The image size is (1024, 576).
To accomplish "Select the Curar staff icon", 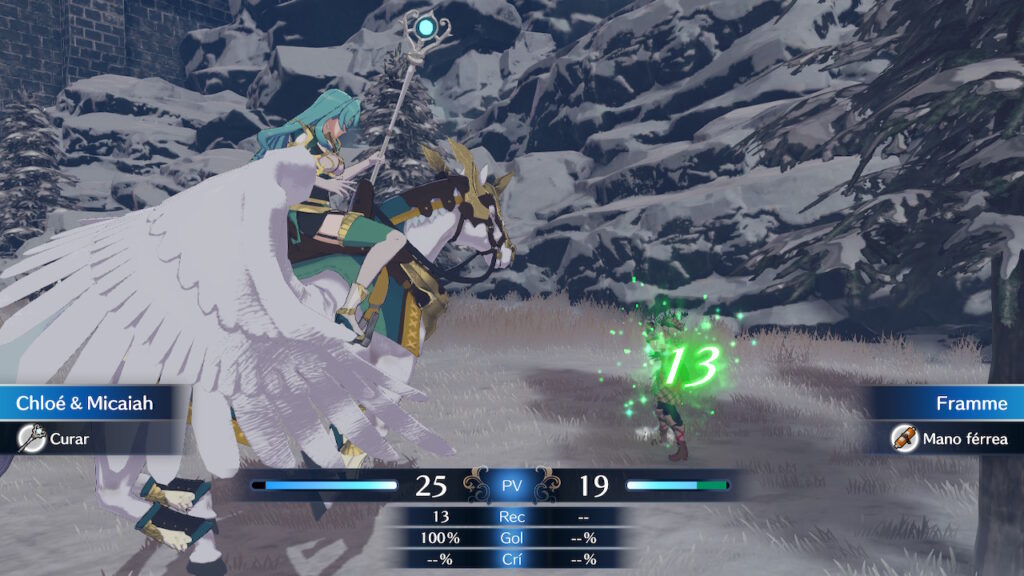I will pyautogui.click(x=30, y=438).
